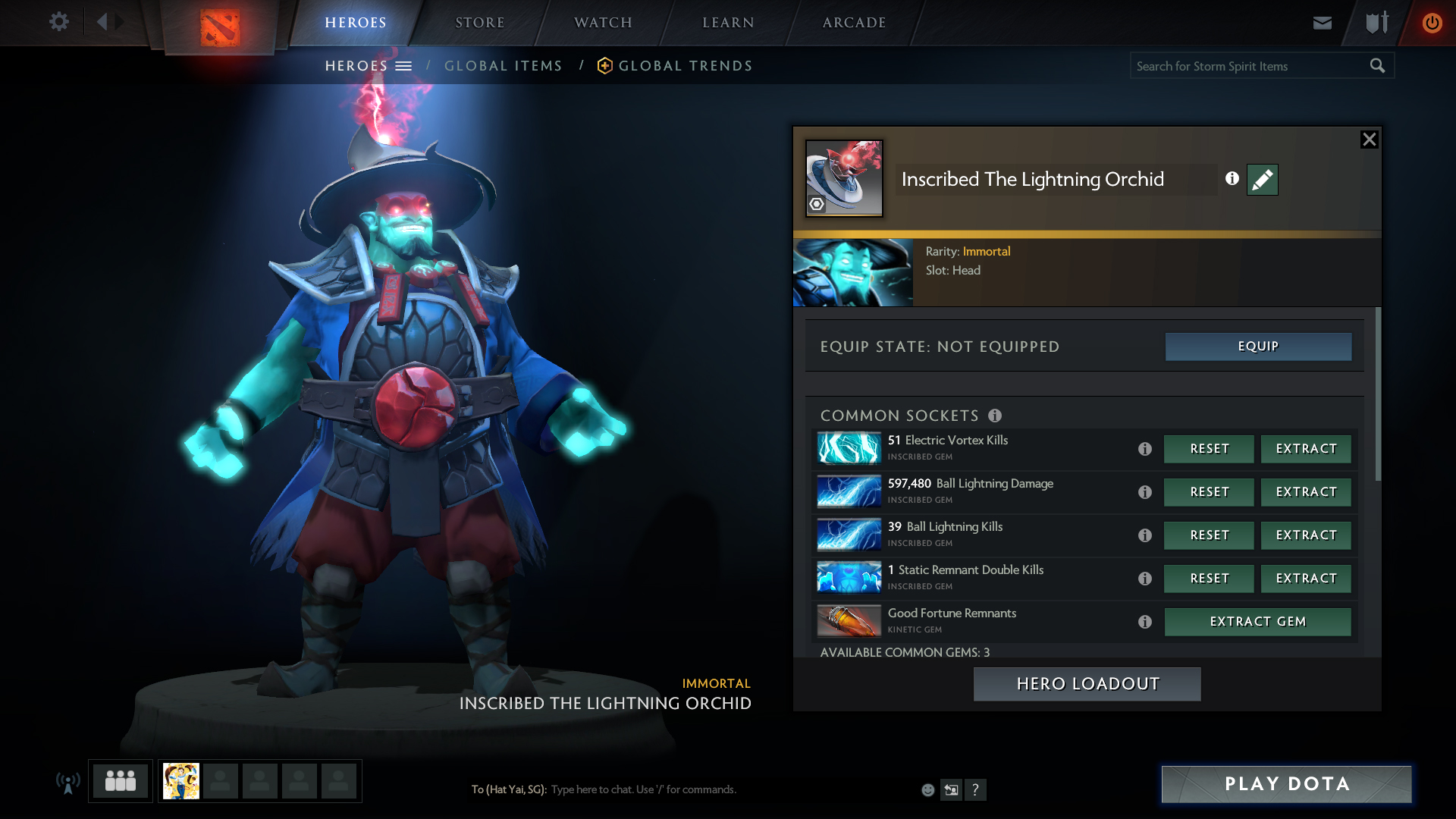Extract the Ball Lightning Damage gem

tap(1306, 492)
